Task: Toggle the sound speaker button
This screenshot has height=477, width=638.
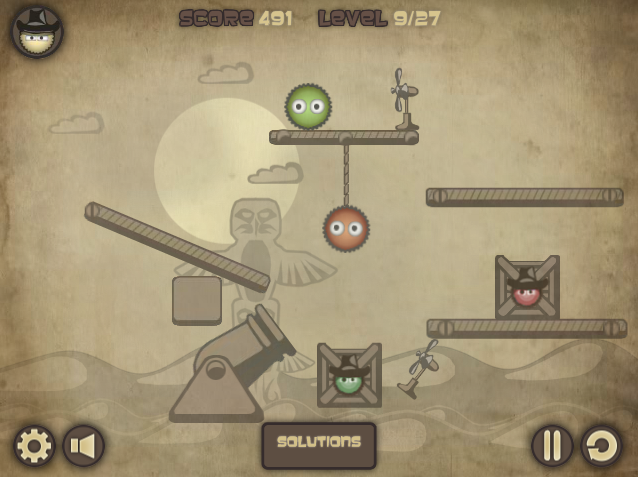Action: point(84,446)
